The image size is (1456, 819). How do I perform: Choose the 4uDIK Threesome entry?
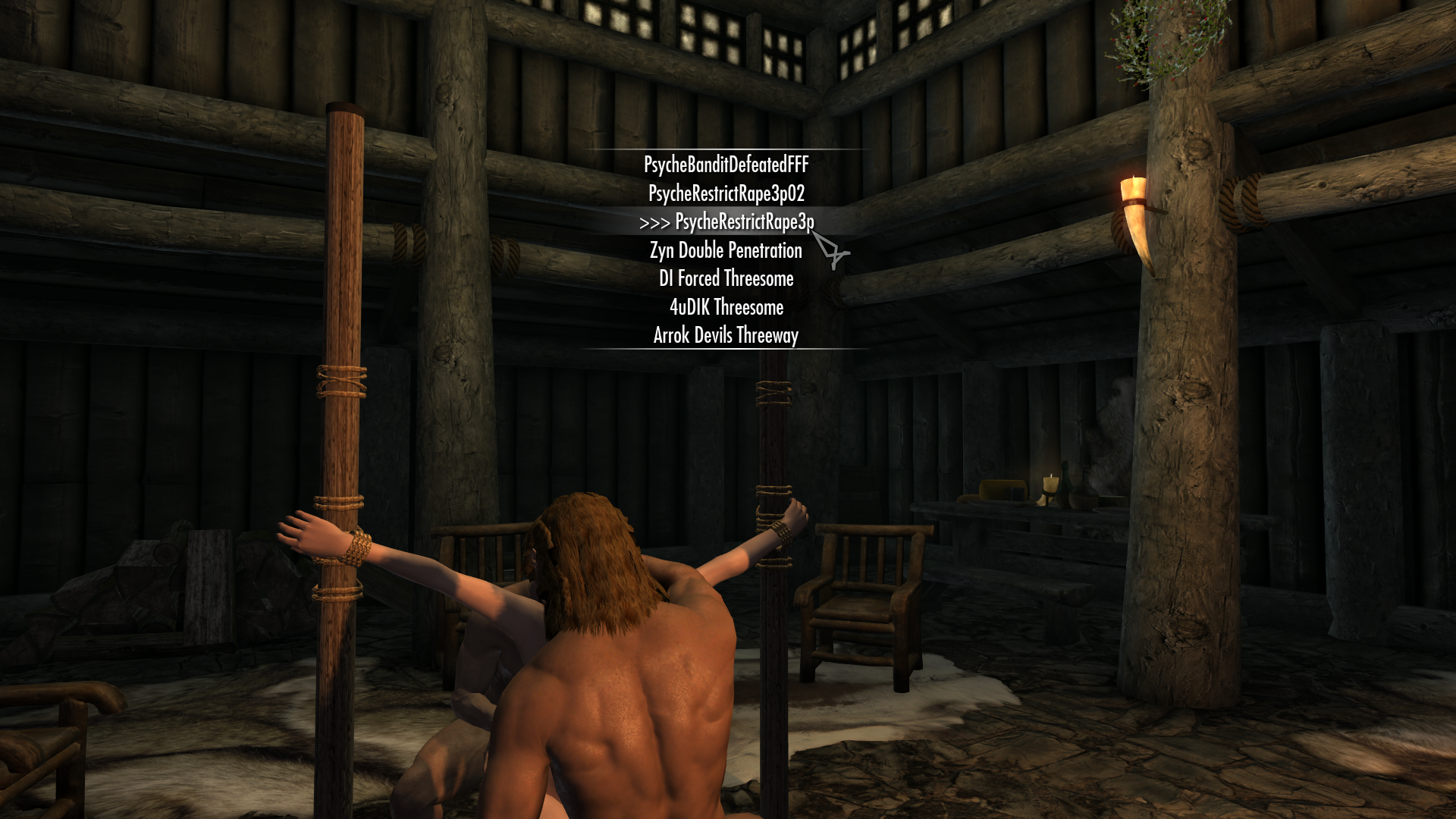(726, 307)
